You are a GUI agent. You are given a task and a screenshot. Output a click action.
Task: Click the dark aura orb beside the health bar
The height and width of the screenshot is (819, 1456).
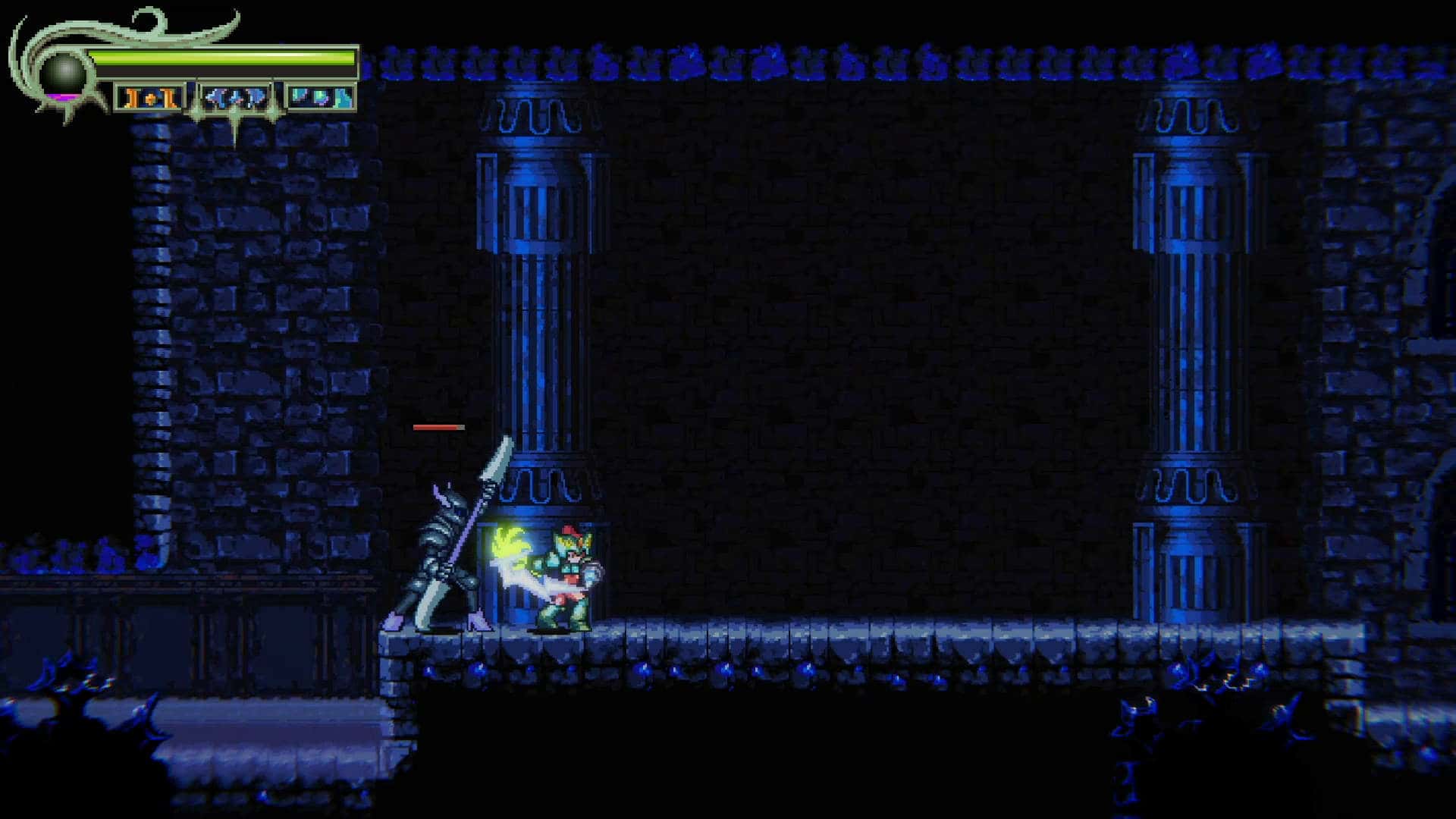[x=63, y=73]
